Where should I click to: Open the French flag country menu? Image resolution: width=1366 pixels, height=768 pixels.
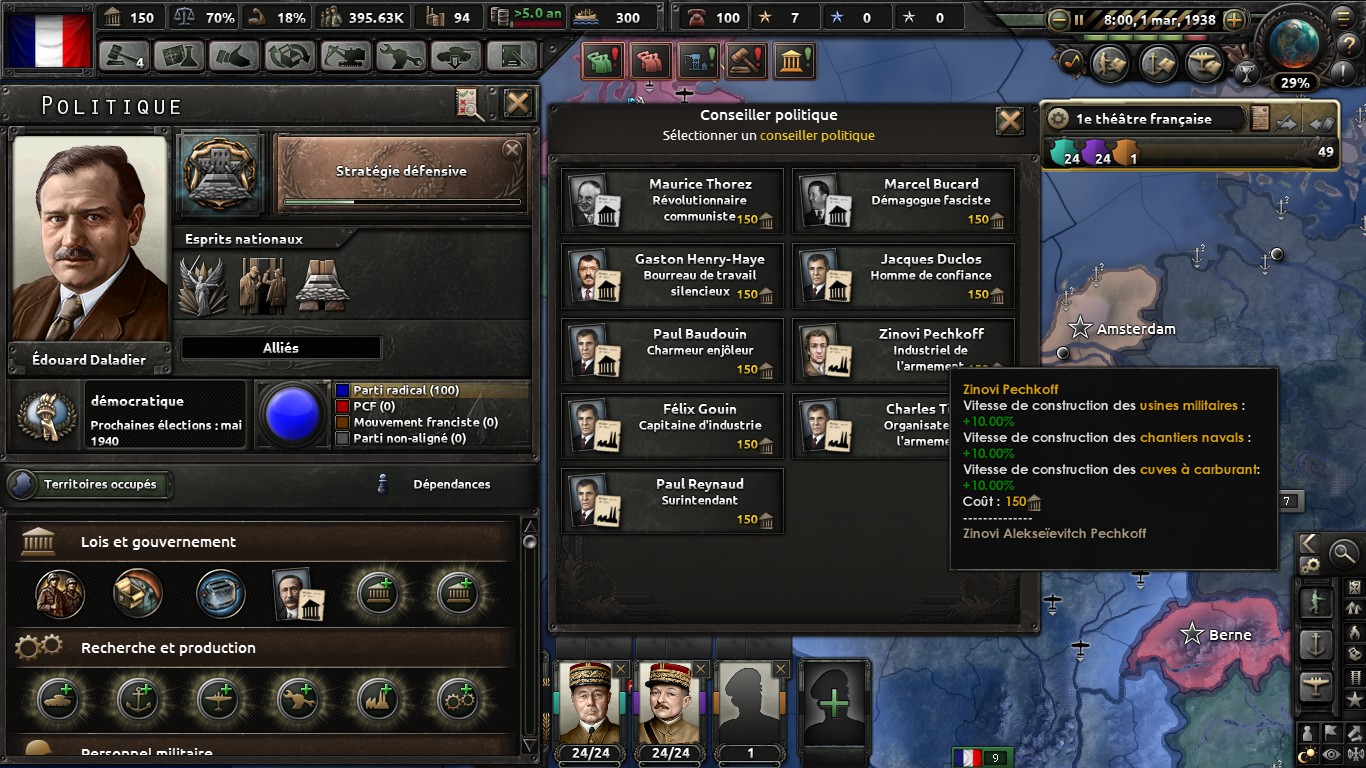(x=47, y=38)
